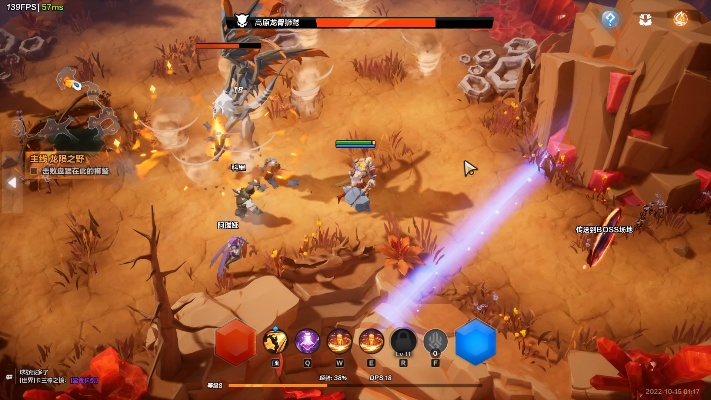Use the red hexagon health potion
Image resolution: width=711 pixels, height=400 pixels.
click(235, 342)
